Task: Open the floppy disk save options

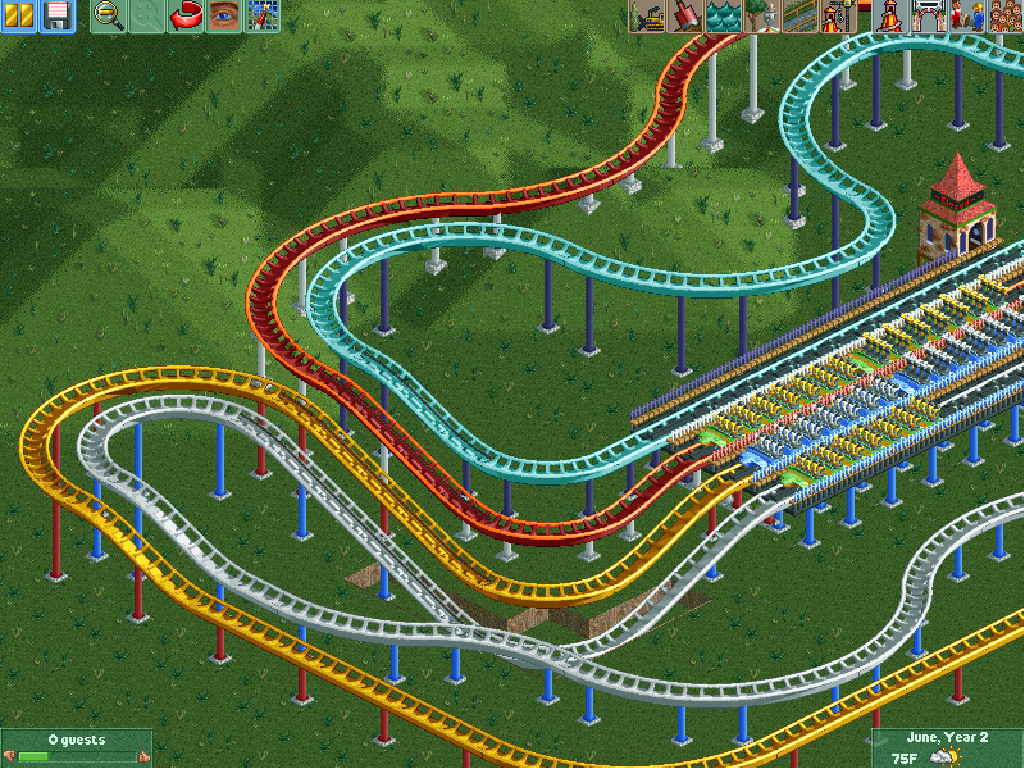Action: point(57,16)
